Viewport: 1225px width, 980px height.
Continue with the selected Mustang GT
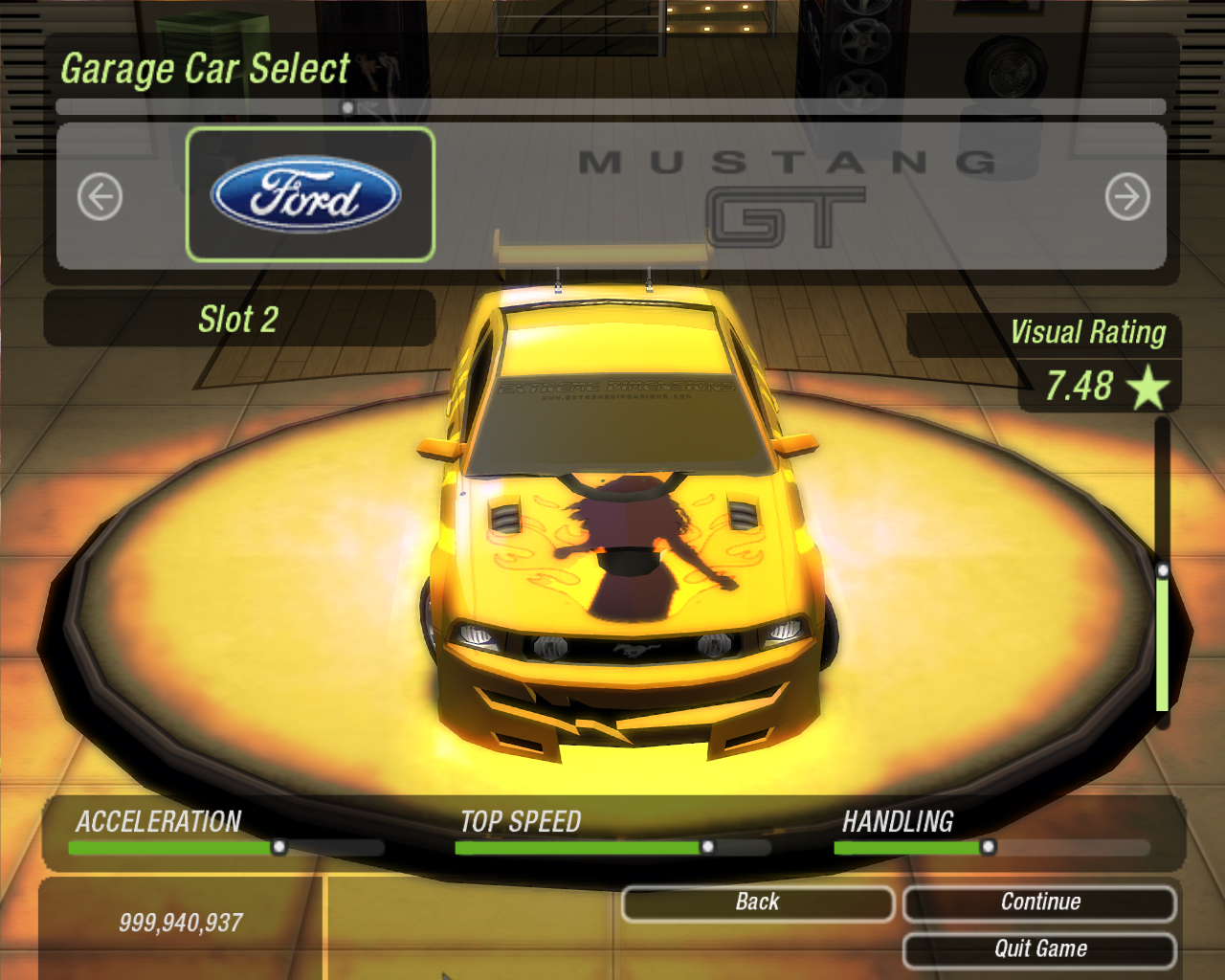click(x=1039, y=902)
